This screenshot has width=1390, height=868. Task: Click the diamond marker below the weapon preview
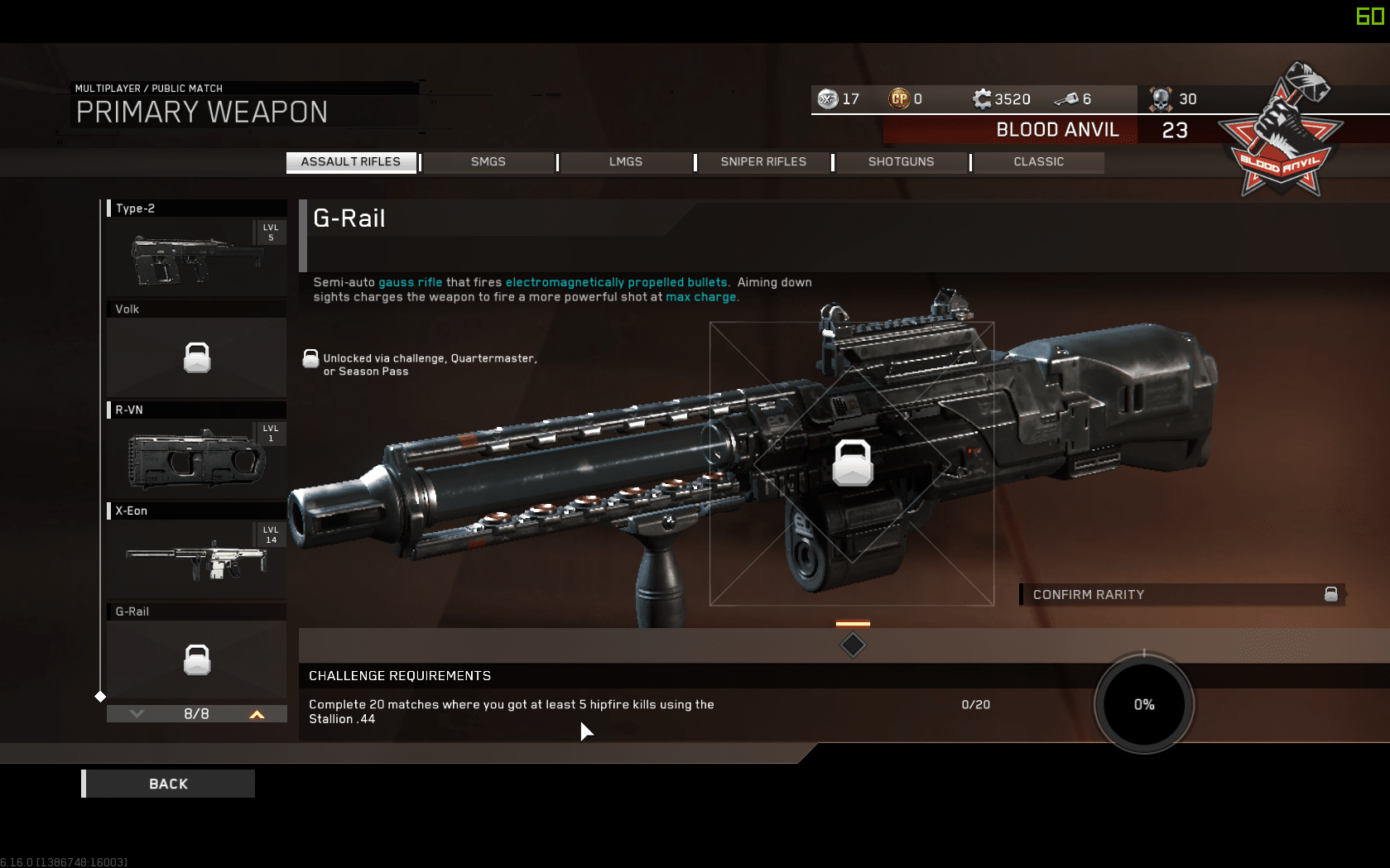pos(852,645)
